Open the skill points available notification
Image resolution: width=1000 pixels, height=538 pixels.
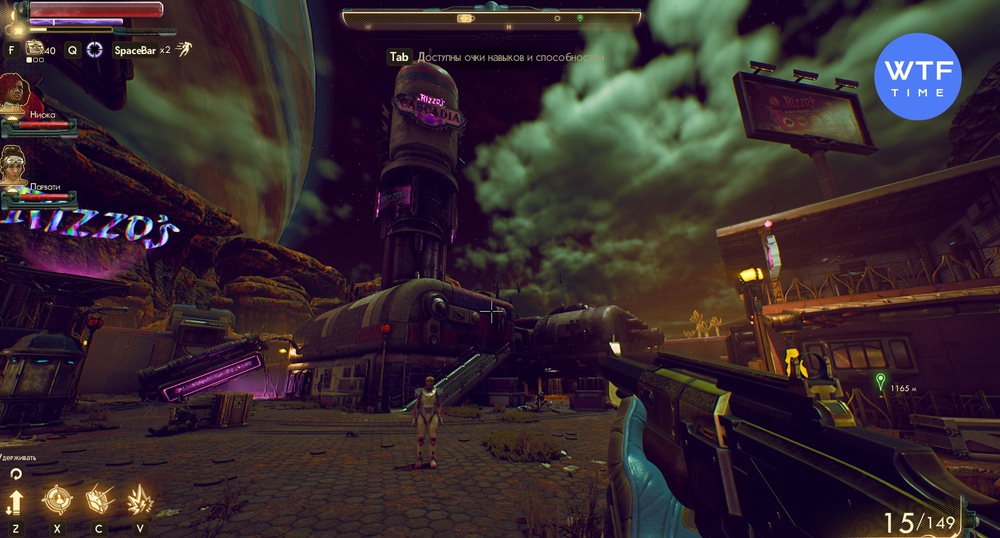click(x=495, y=58)
